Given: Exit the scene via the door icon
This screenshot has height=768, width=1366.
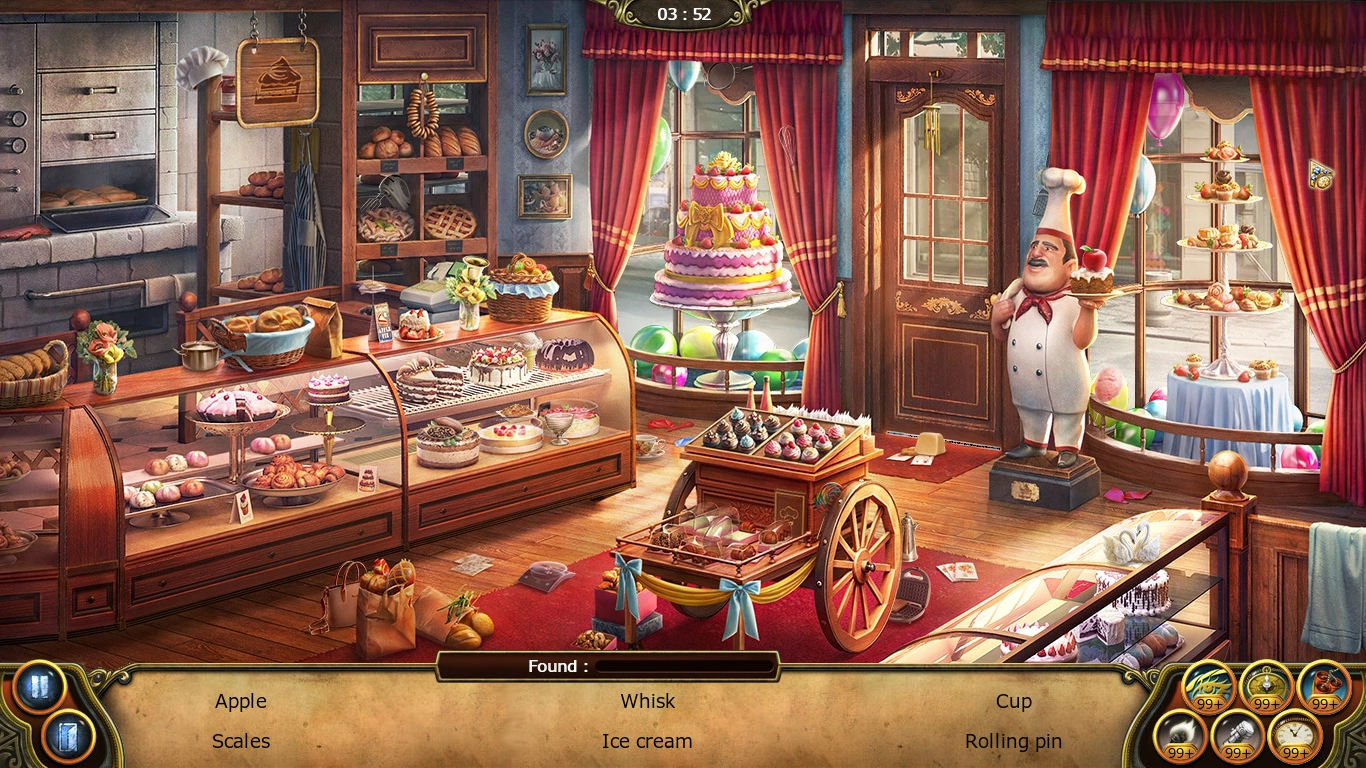Looking at the screenshot, I should point(68,737).
